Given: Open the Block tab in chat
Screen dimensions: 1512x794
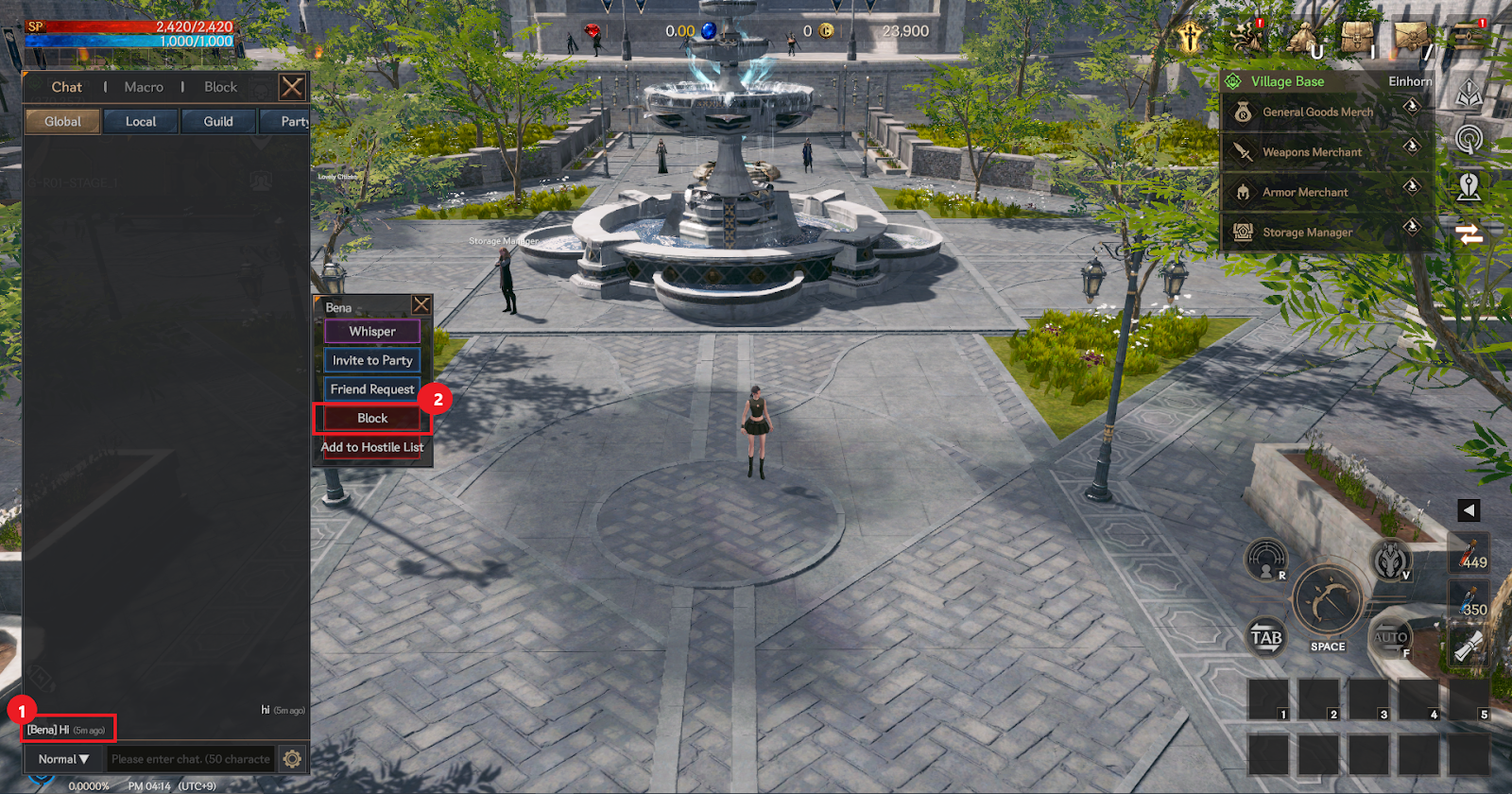Looking at the screenshot, I should pyautogui.click(x=221, y=87).
